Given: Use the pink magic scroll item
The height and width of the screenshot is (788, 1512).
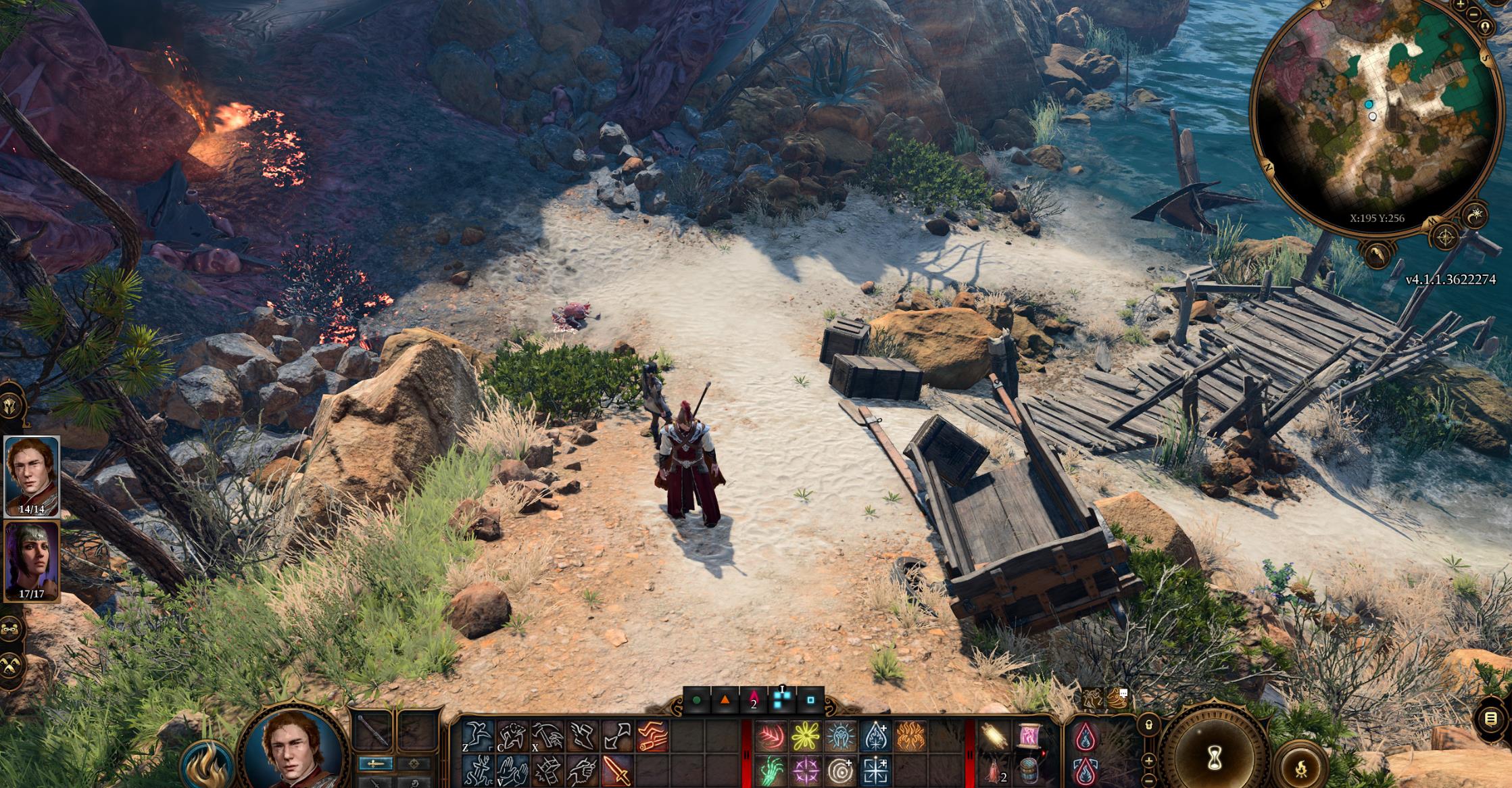Looking at the screenshot, I should 1028,737.
